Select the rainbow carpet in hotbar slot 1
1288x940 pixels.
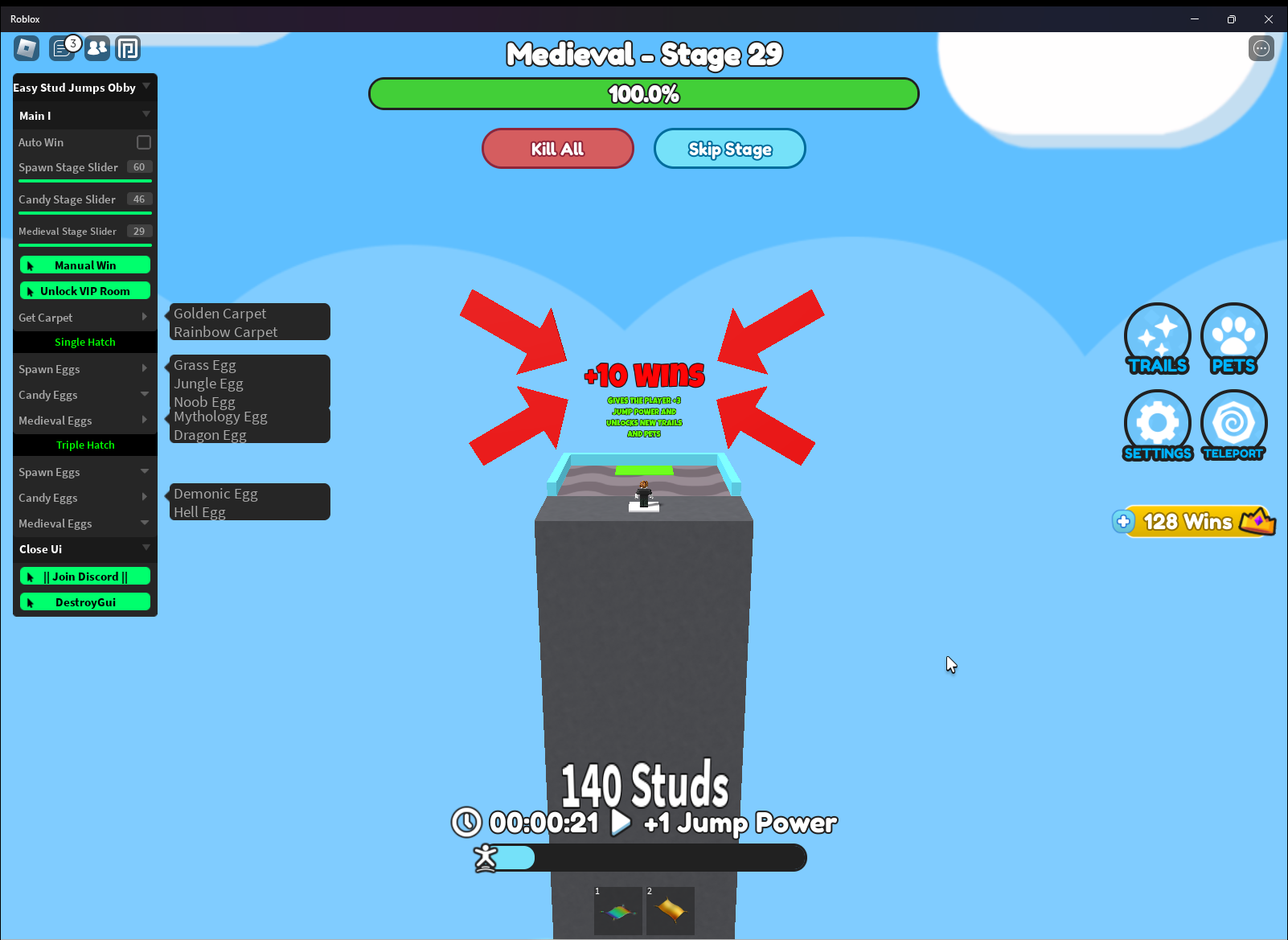click(617, 909)
